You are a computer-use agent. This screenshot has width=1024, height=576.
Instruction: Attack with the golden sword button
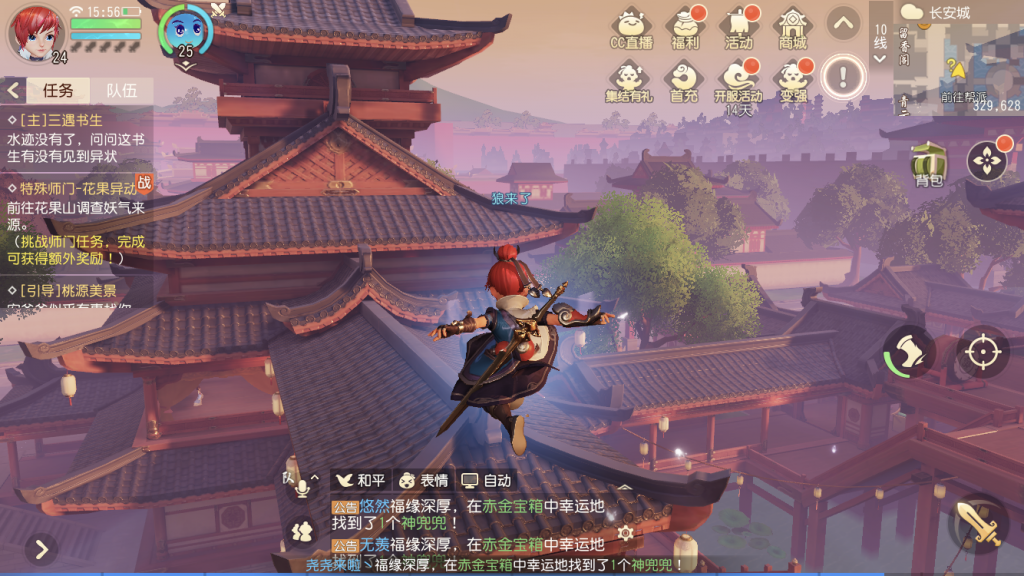point(978,522)
